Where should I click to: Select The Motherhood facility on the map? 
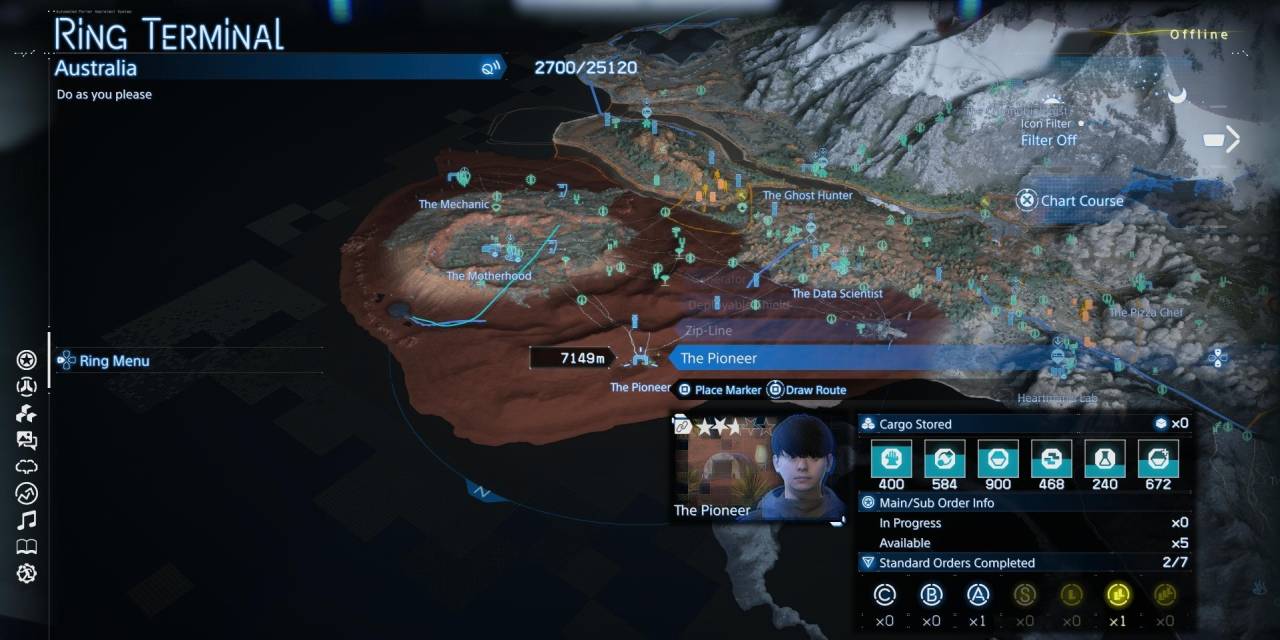pos(489,275)
